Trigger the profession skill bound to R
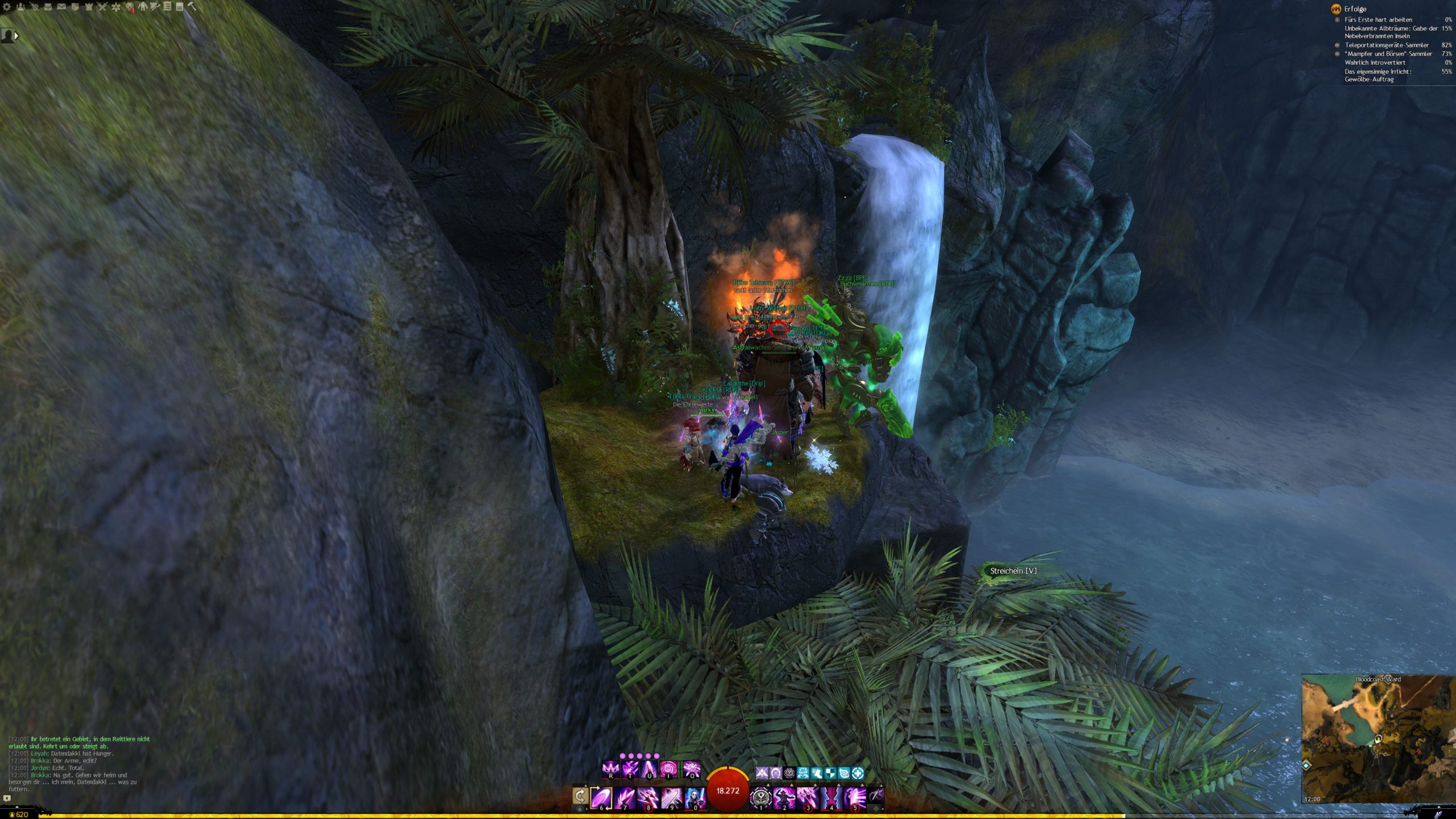The image size is (1456, 819). pos(610,770)
